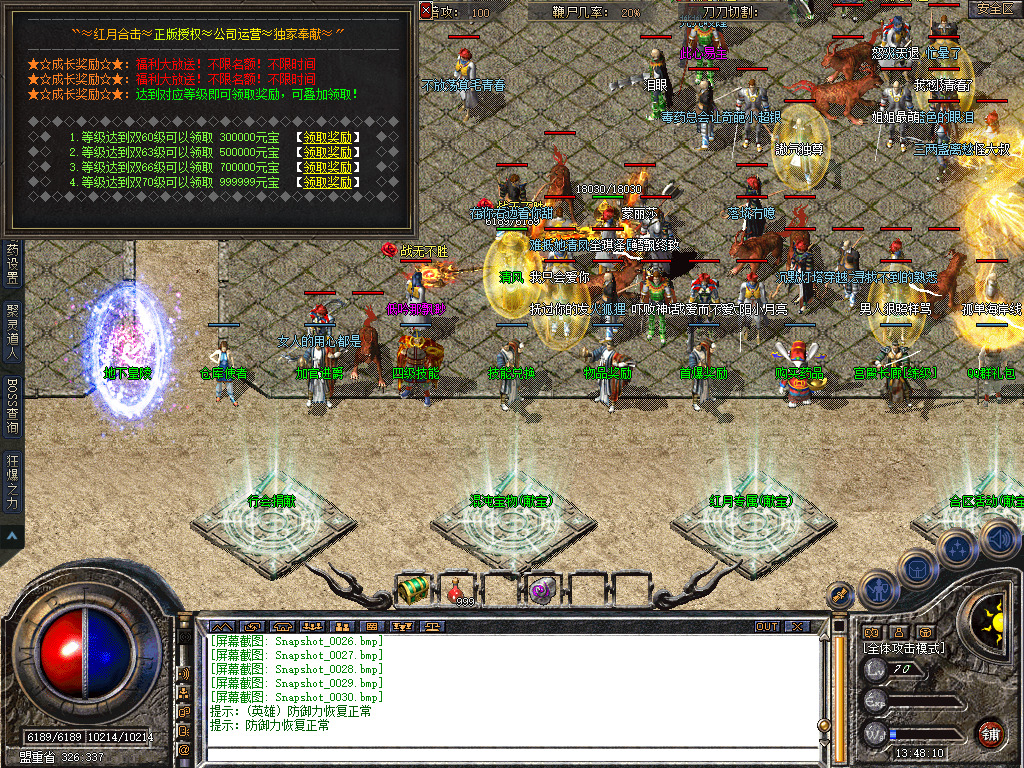
Task: Close the chat window with its X button
Action: point(796,626)
